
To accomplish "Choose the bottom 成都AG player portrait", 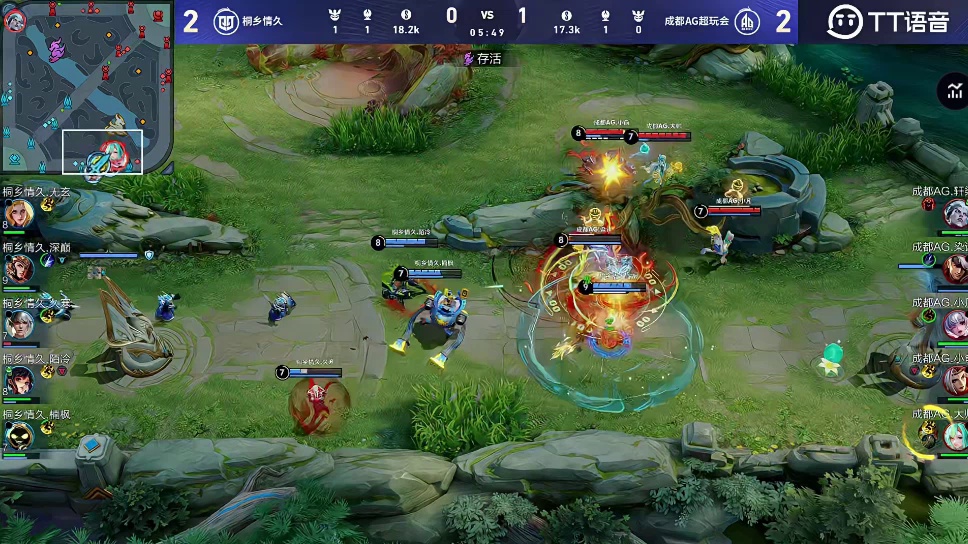I will click(953, 434).
